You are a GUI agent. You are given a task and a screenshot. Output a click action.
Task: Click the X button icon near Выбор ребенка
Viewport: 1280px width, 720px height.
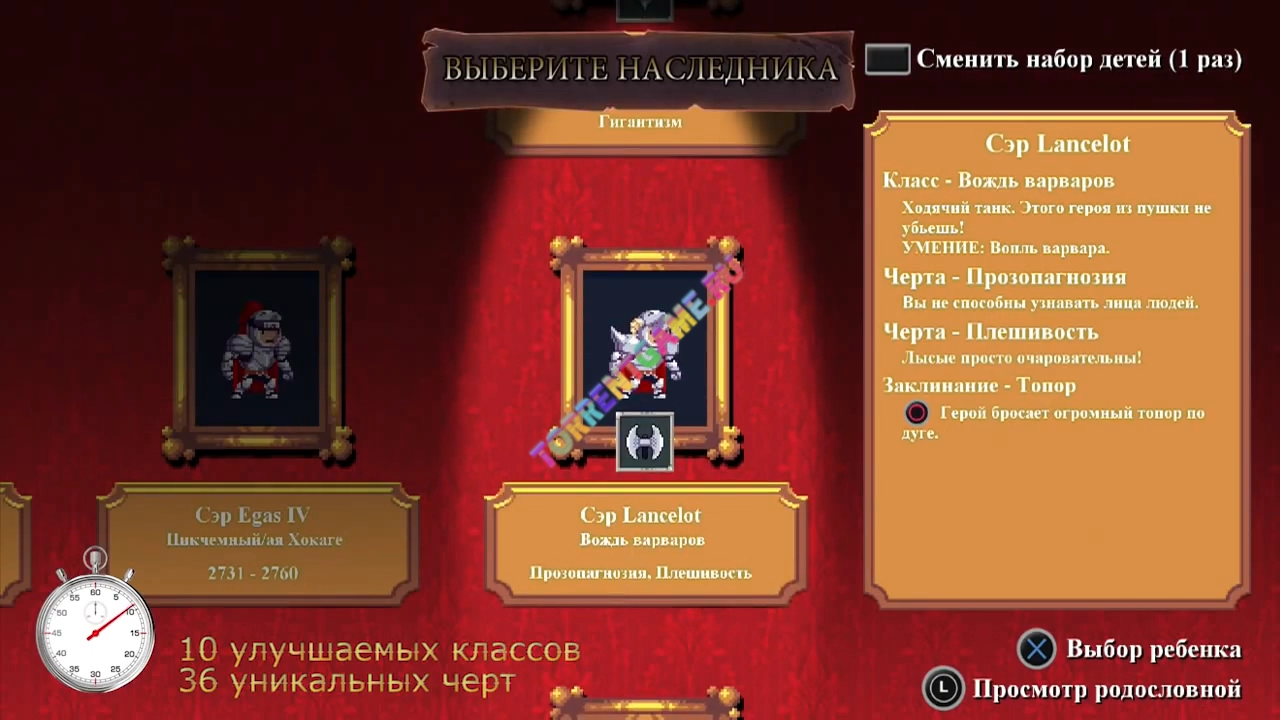(1036, 649)
